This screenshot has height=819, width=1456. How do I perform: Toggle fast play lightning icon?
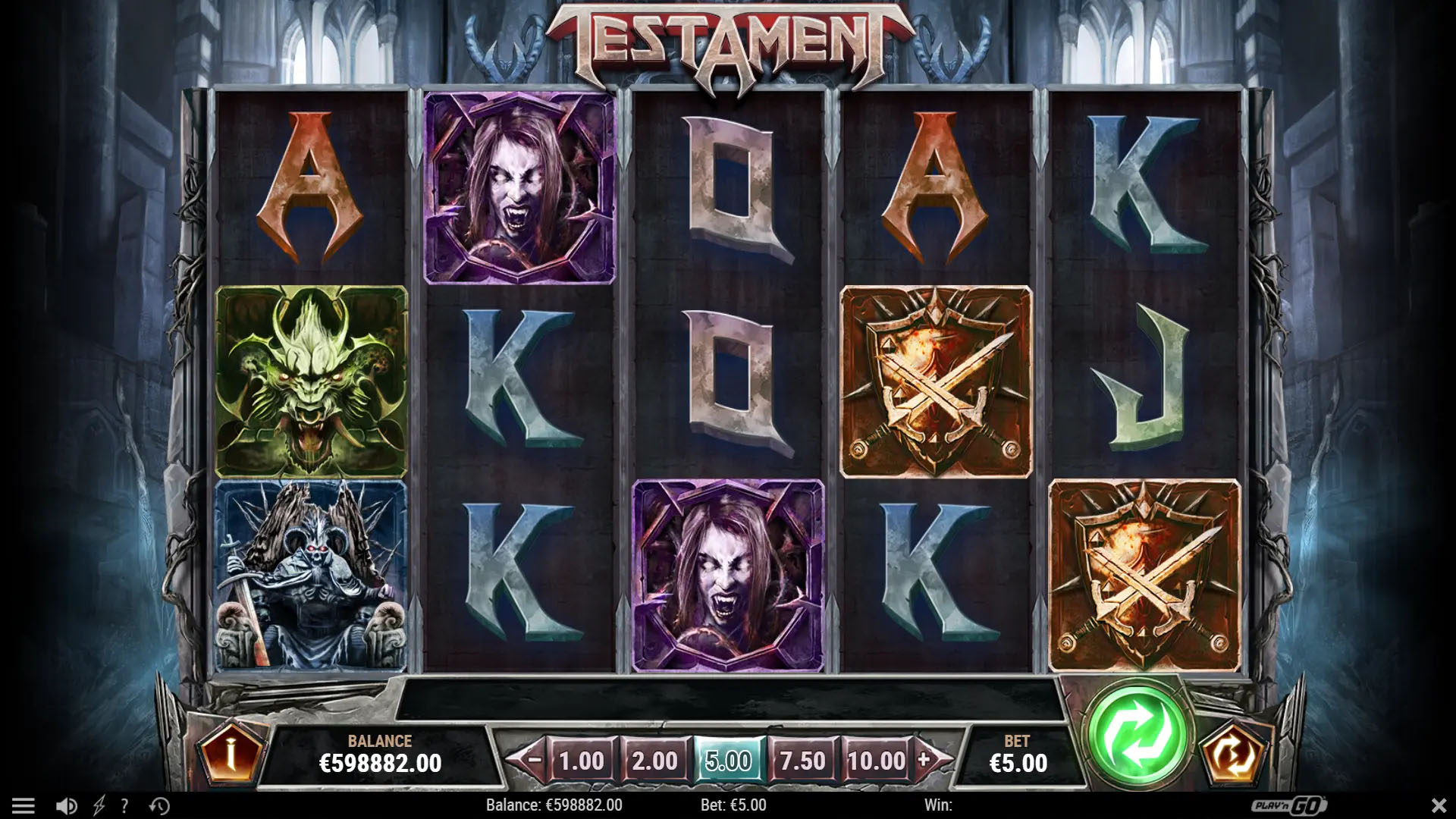tap(99, 805)
